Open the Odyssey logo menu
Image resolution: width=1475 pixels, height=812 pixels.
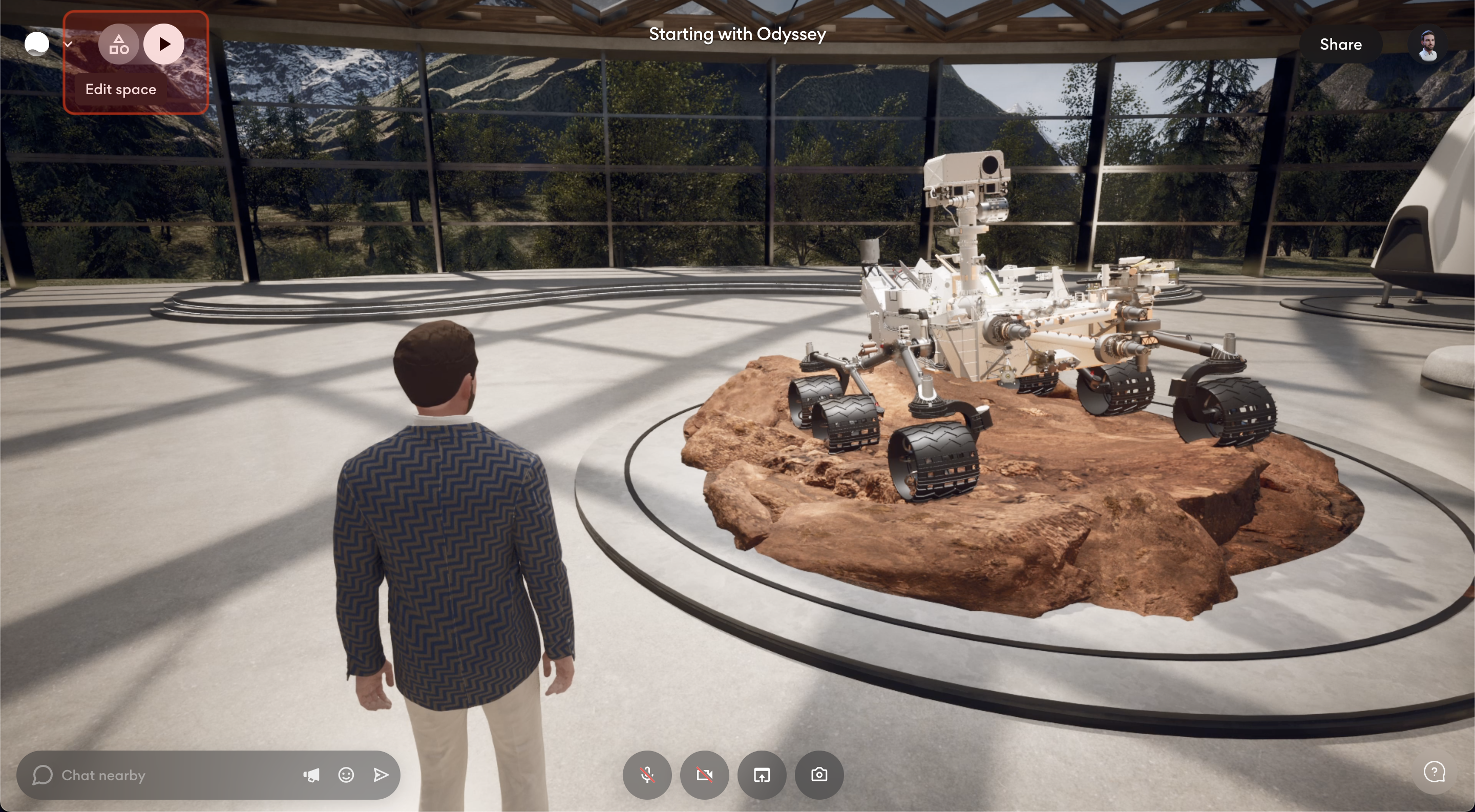click(x=38, y=44)
